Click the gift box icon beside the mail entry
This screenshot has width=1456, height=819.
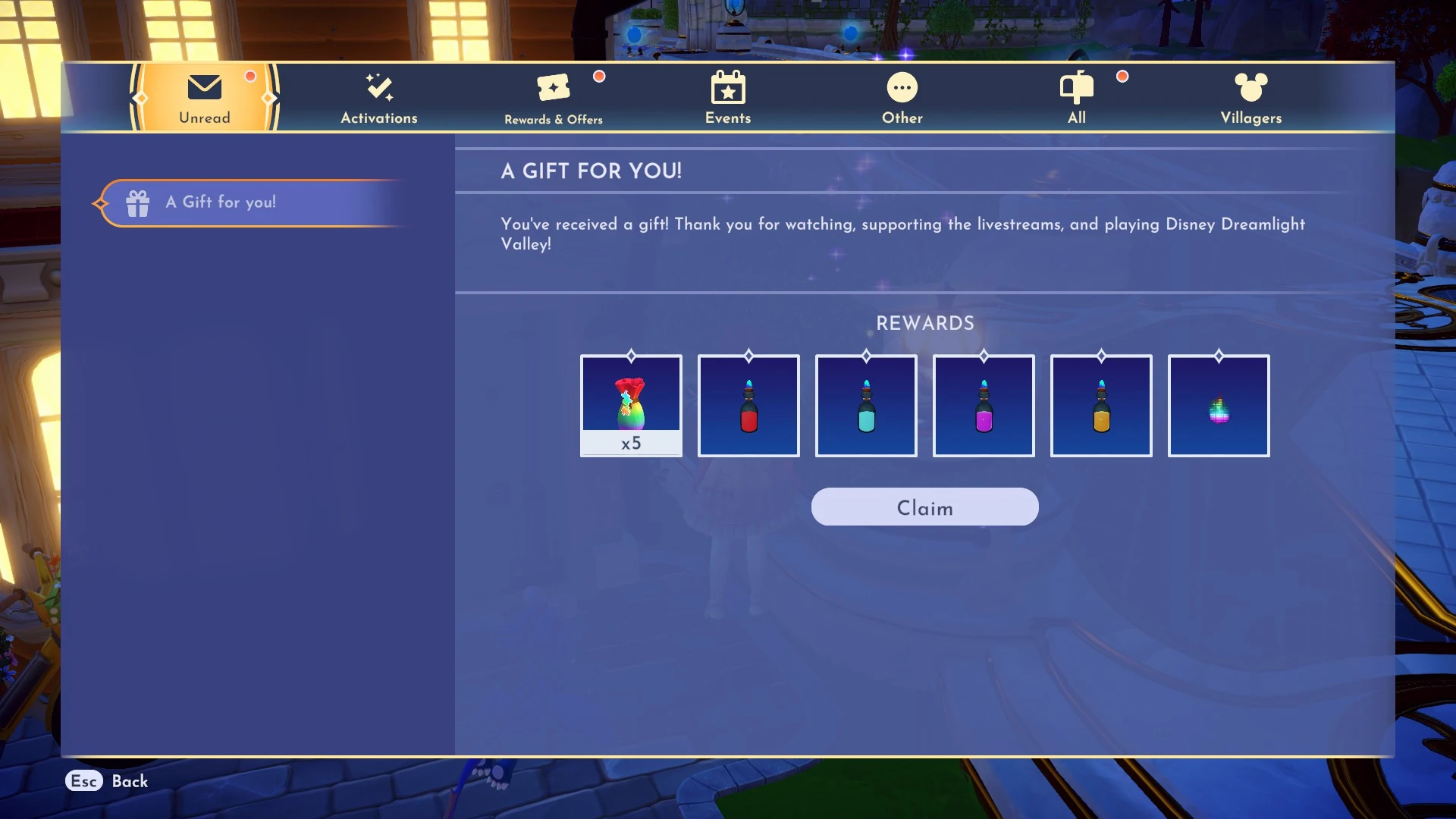137,202
